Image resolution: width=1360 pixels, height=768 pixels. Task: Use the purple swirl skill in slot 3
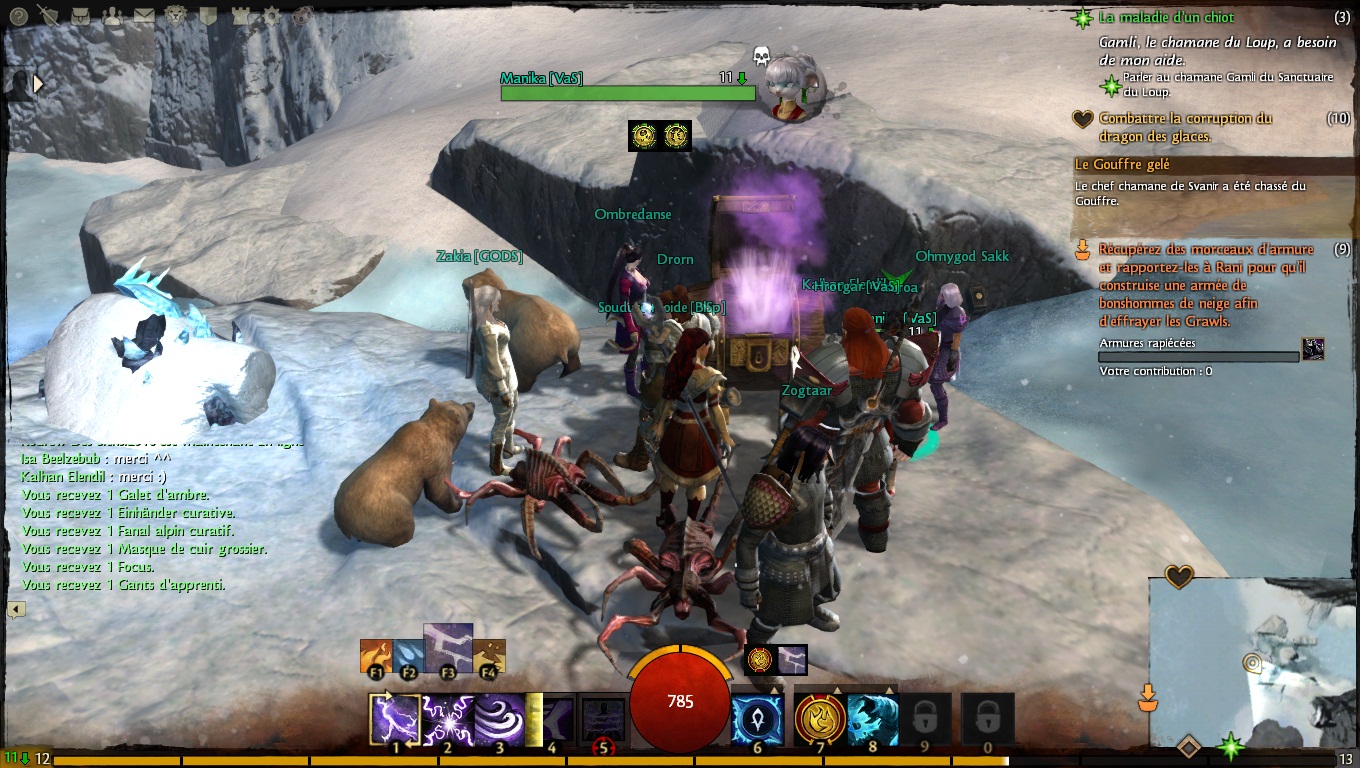(x=498, y=719)
